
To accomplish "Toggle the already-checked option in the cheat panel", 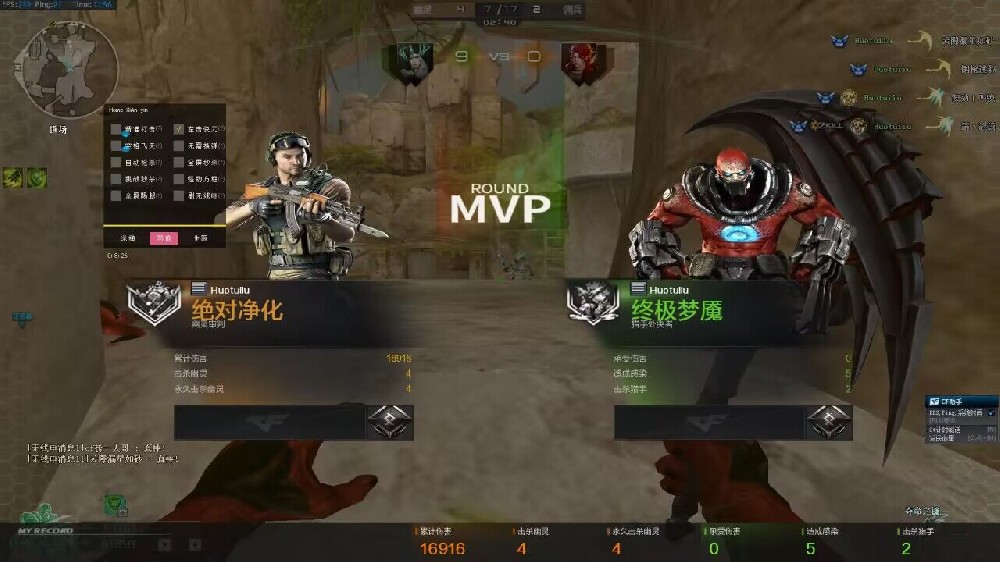I will coord(179,129).
